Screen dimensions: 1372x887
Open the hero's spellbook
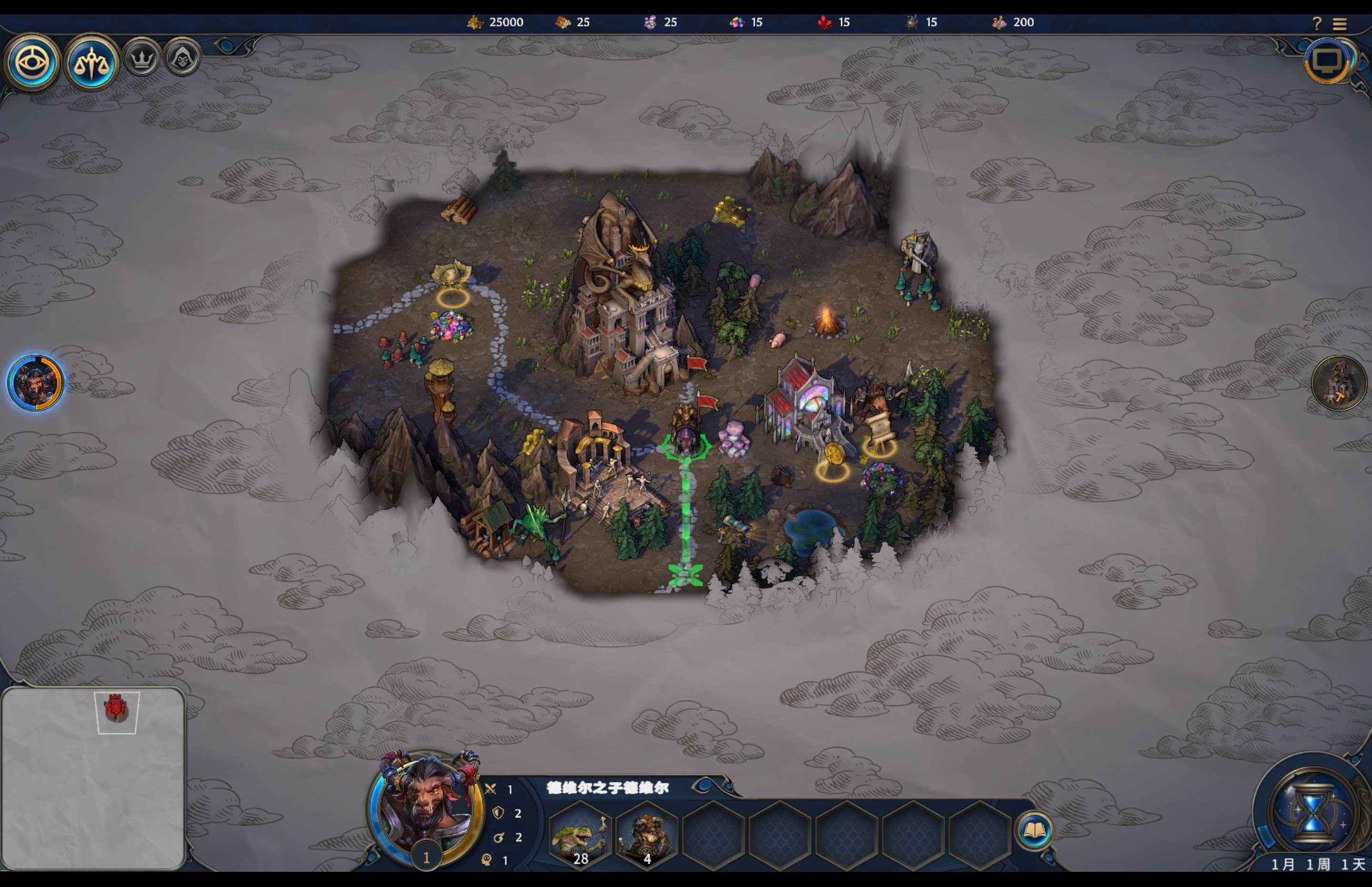coord(1035,829)
